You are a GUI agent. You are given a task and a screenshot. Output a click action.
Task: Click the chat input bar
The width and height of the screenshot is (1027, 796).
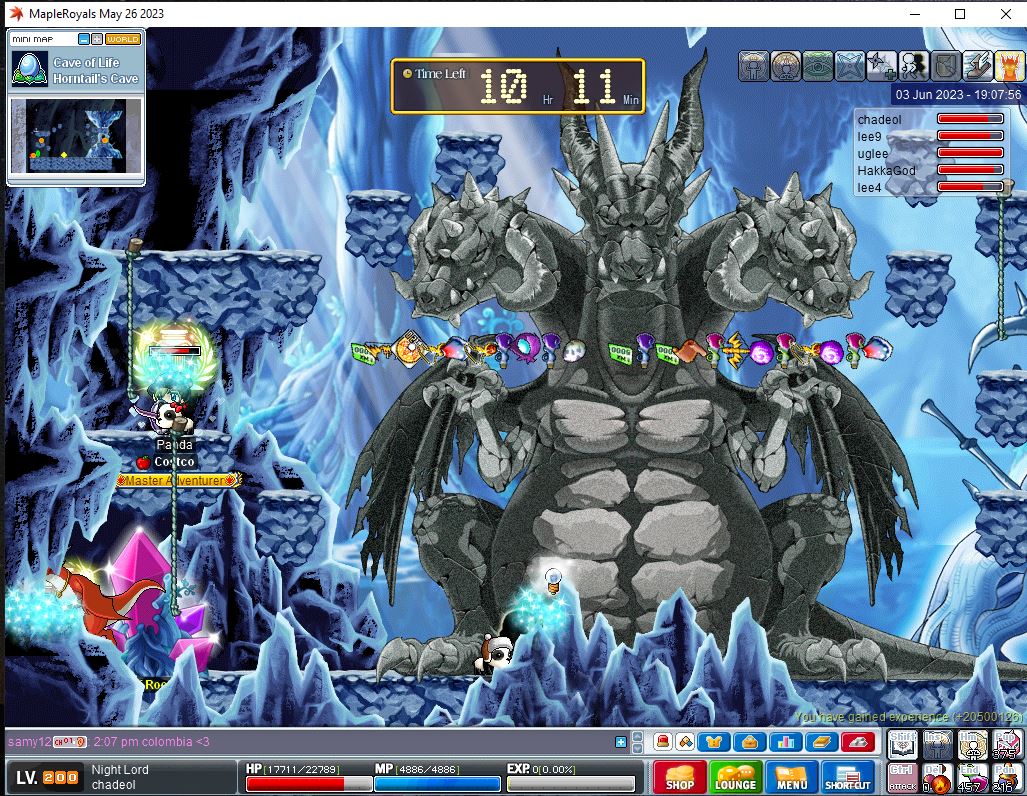300,742
